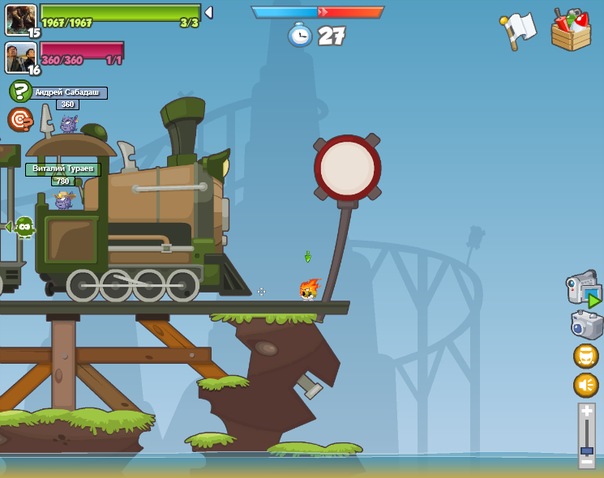The height and width of the screenshot is (478, 604).
Task: Click the white arrow beside the green health bar
Action: pyautogui.click(x=208, y=13)
